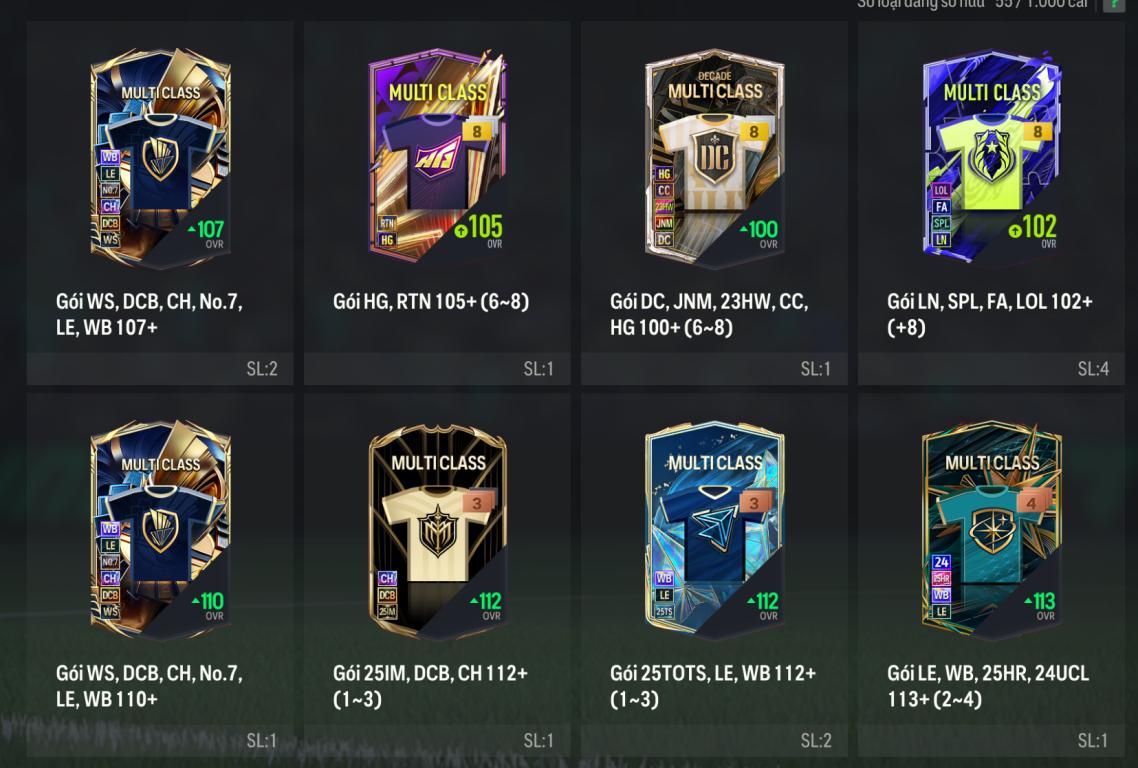Select the Gói 25TOTS, LE, WB 112+ pack
Image resolution: width=1138 pixels, height=768 pixels.
[714, 530]
